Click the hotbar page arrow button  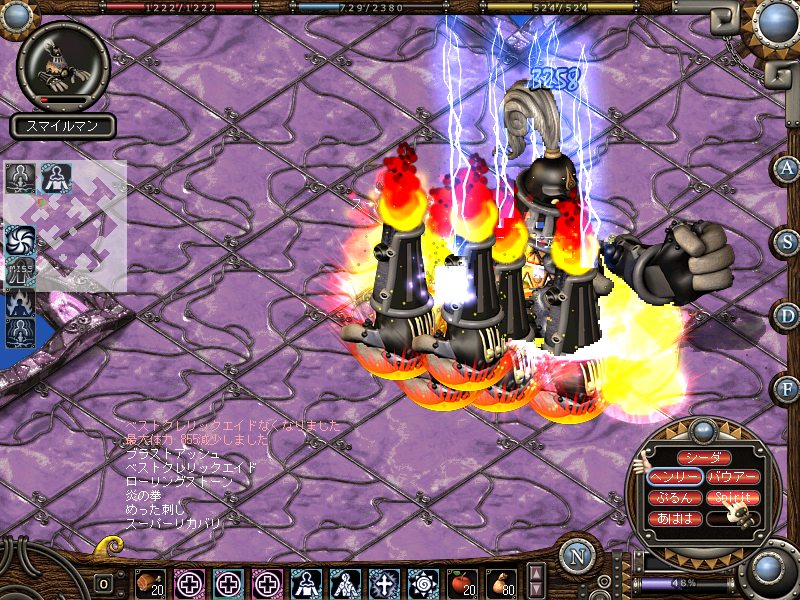[x=536, y=581]
